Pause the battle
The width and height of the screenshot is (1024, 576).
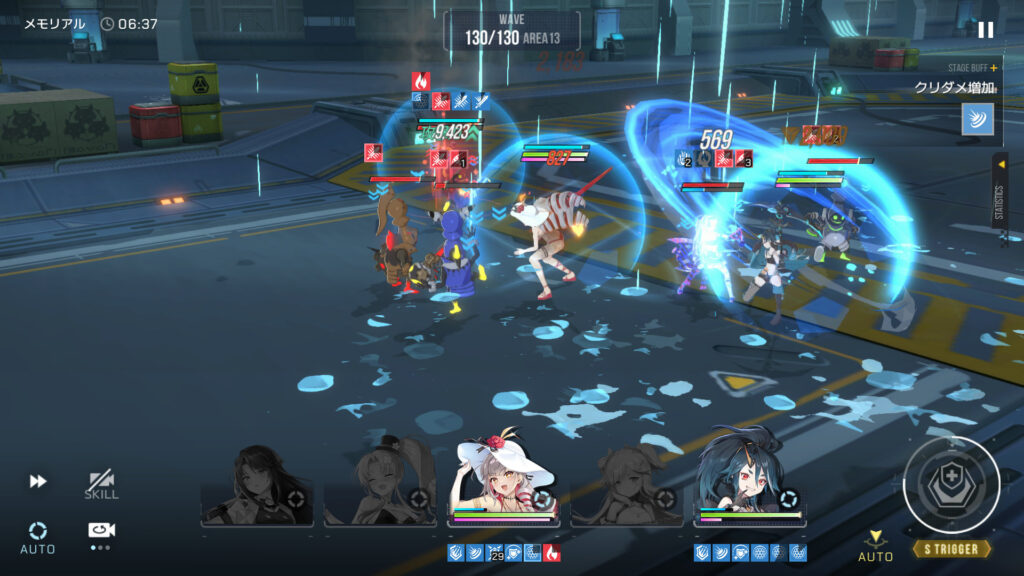coord(986,30)
